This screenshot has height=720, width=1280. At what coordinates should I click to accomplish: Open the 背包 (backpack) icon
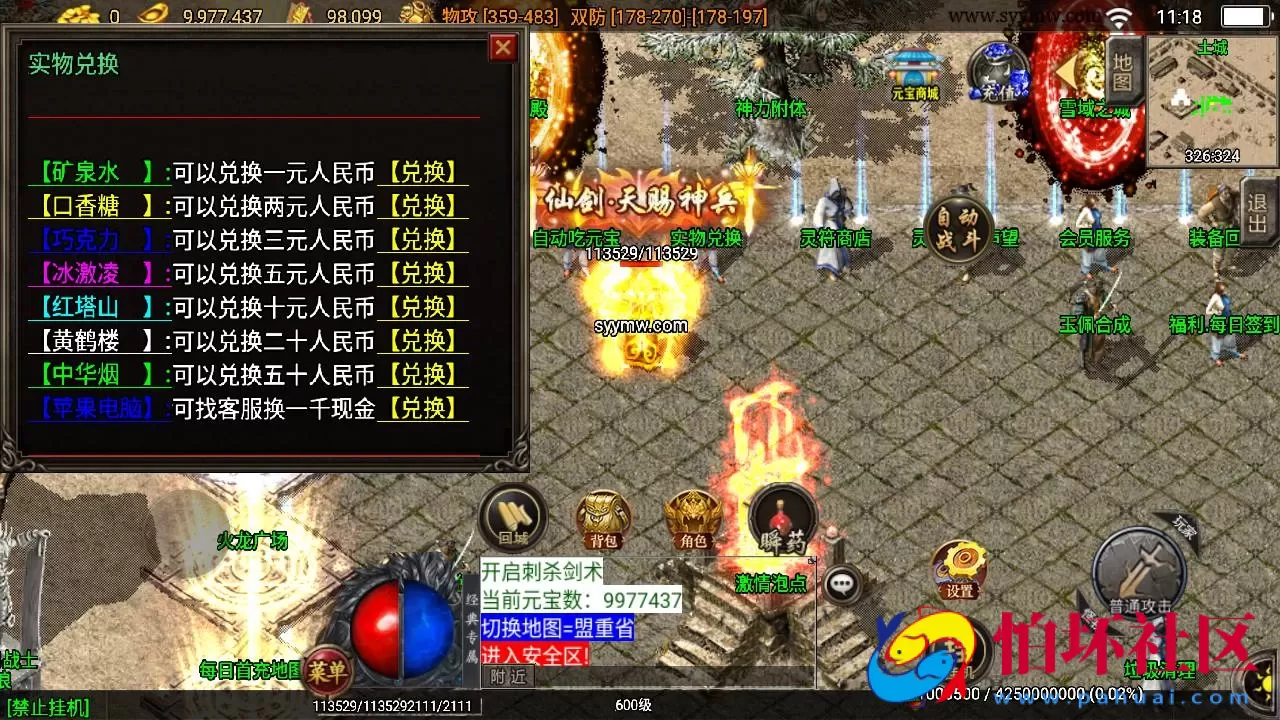601,518
